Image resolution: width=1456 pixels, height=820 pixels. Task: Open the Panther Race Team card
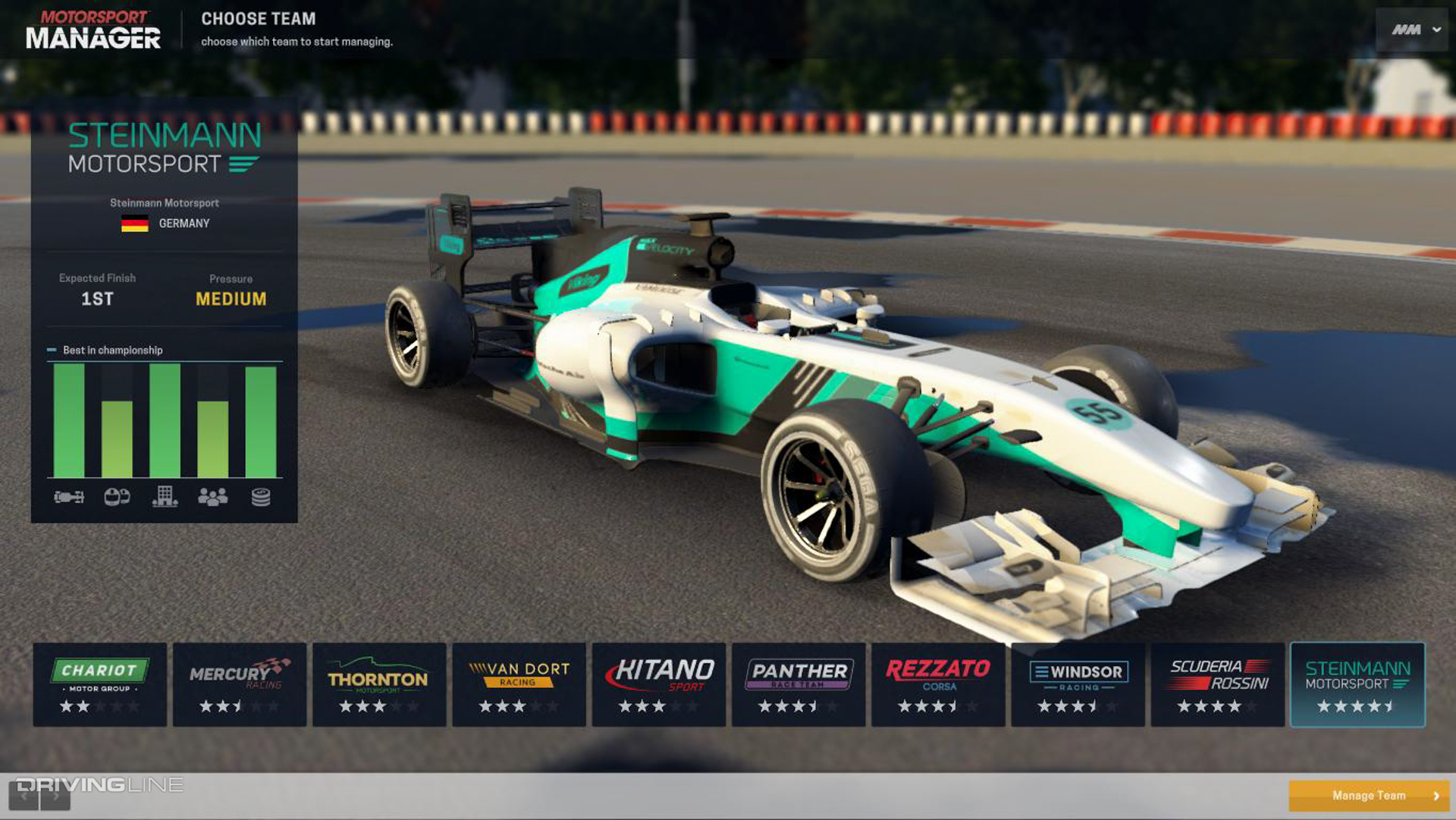click(x=799, y=683)
